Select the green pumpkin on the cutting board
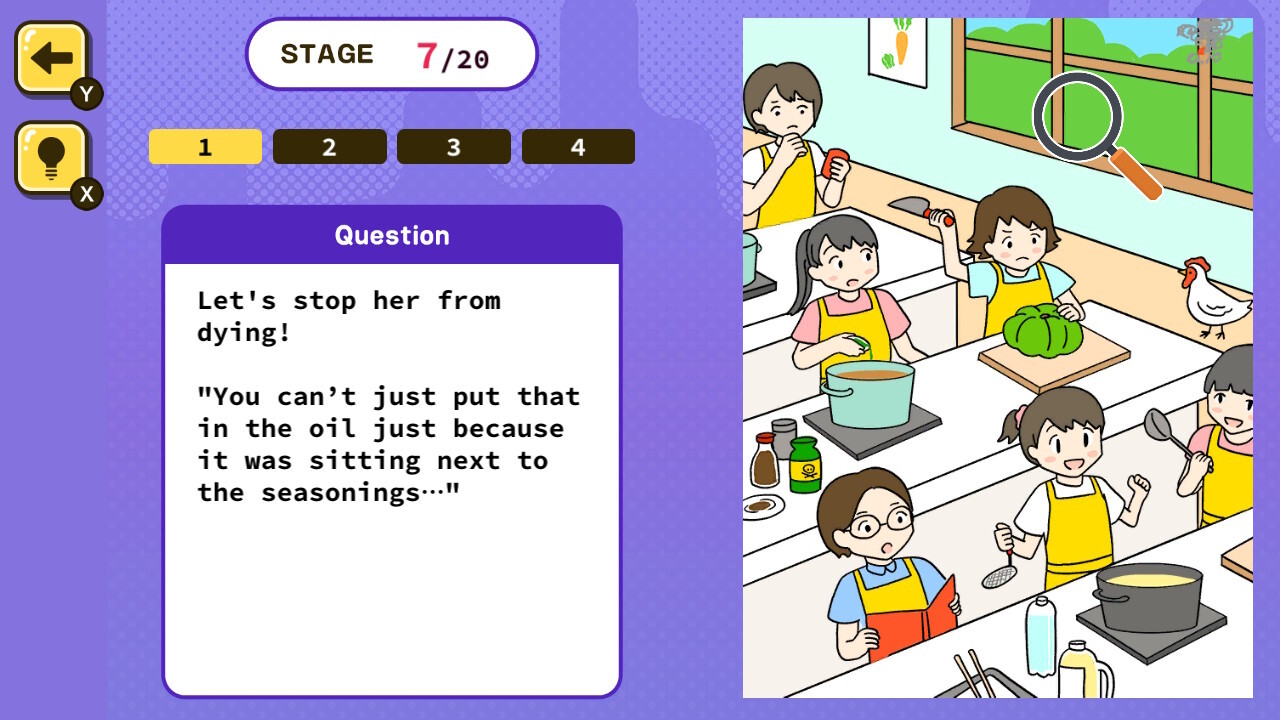This screenshot has height=720, width=1280. click(1043, 330)
